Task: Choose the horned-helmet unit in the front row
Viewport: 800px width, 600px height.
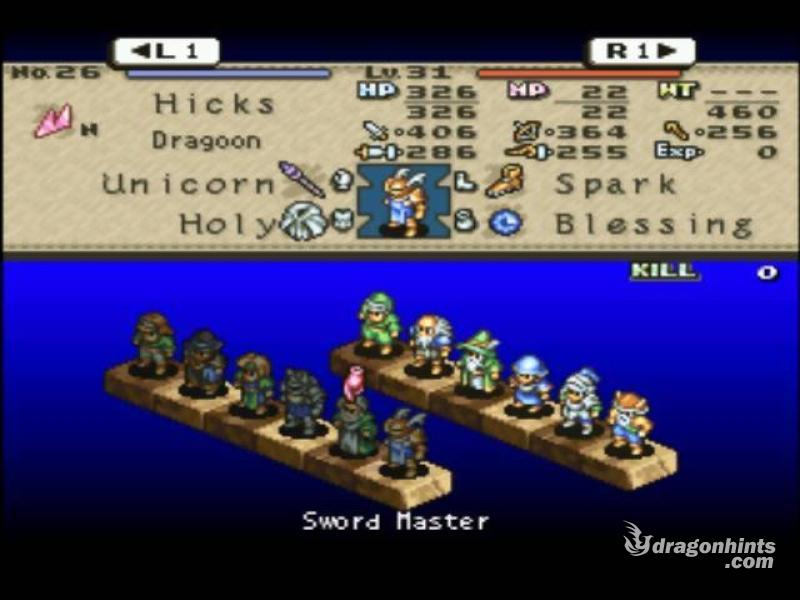Action: [404, 440]
